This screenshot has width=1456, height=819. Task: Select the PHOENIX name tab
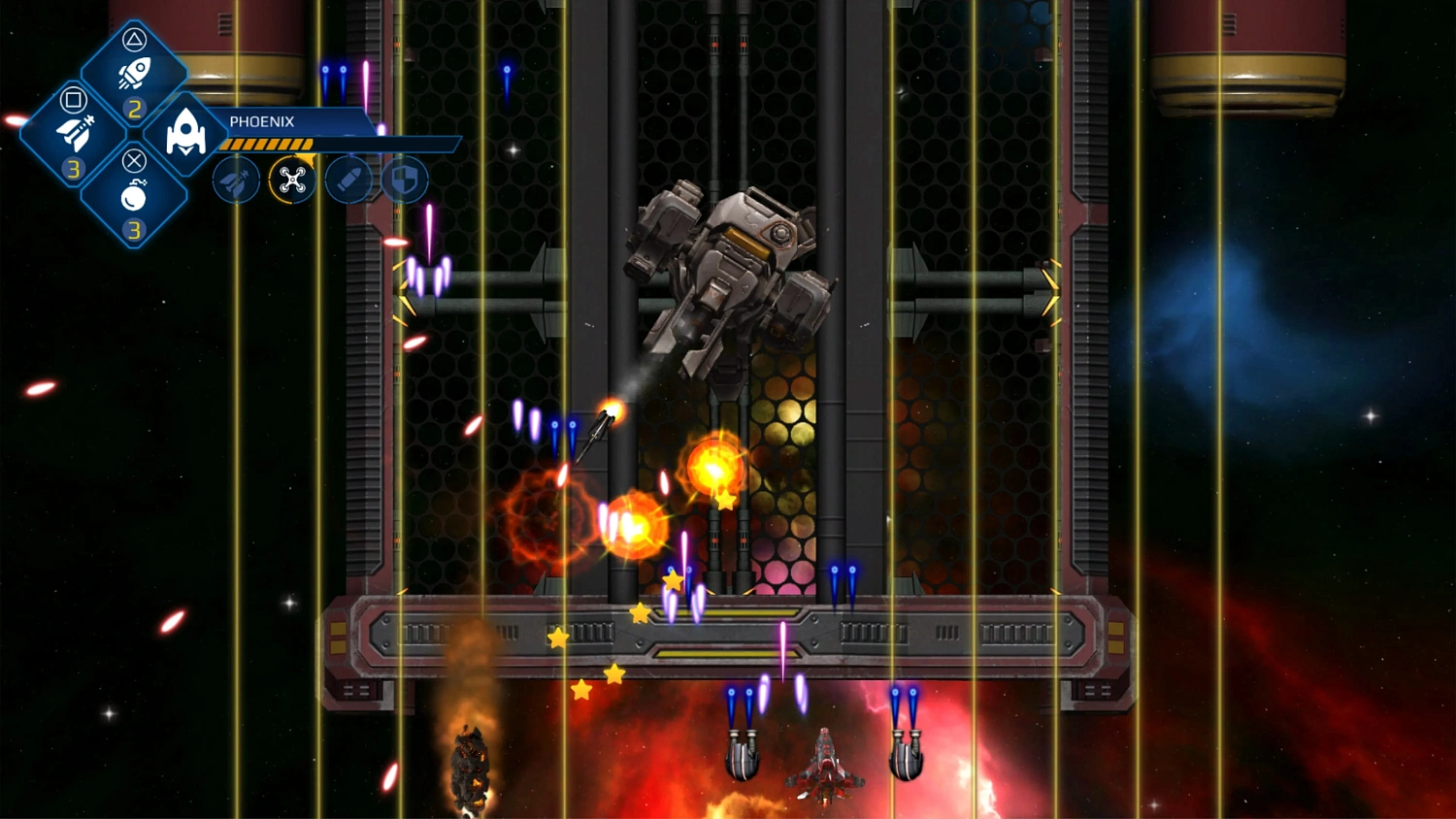click(x=260, y=120)
